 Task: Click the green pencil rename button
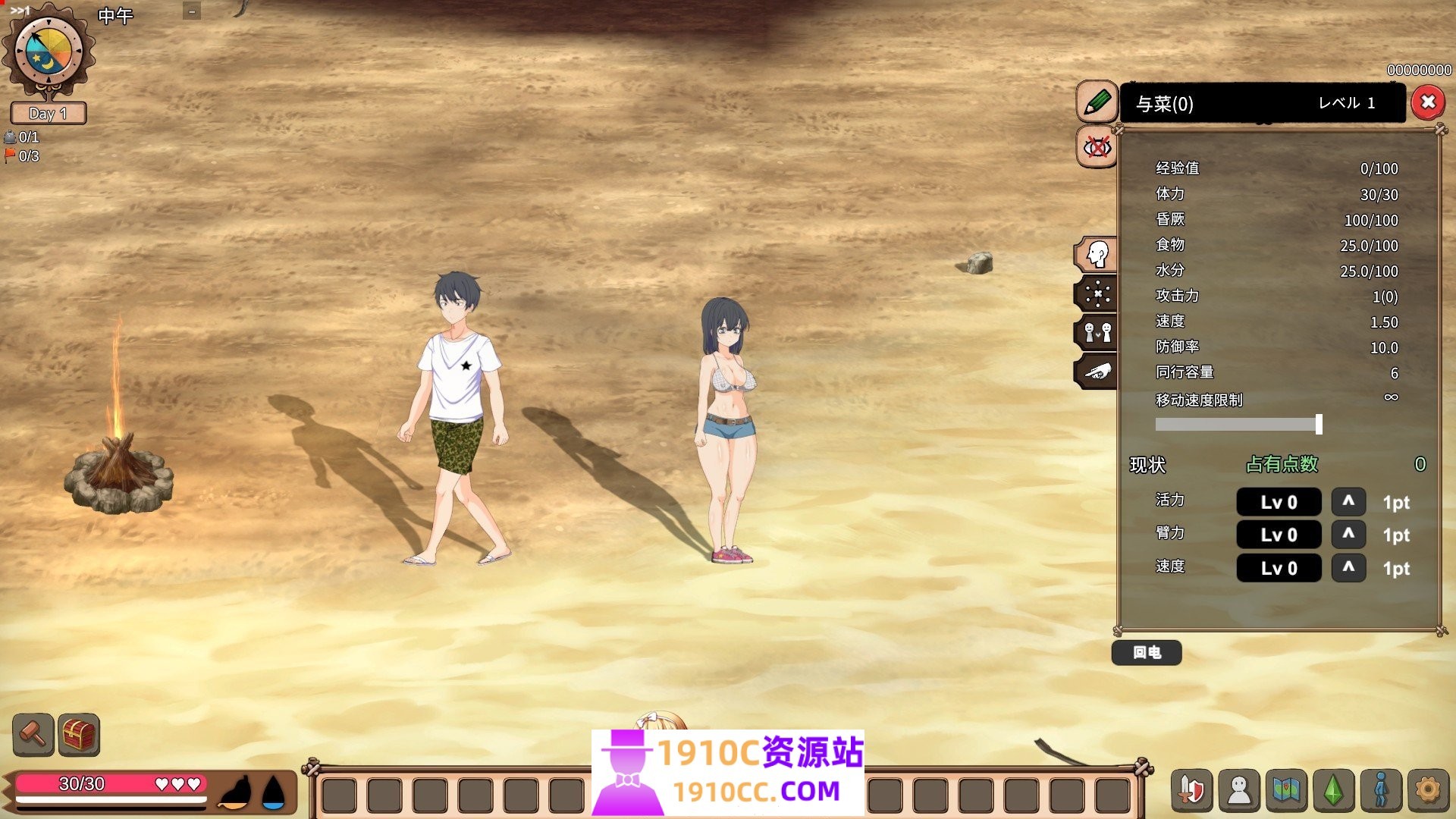(1097, 102)
